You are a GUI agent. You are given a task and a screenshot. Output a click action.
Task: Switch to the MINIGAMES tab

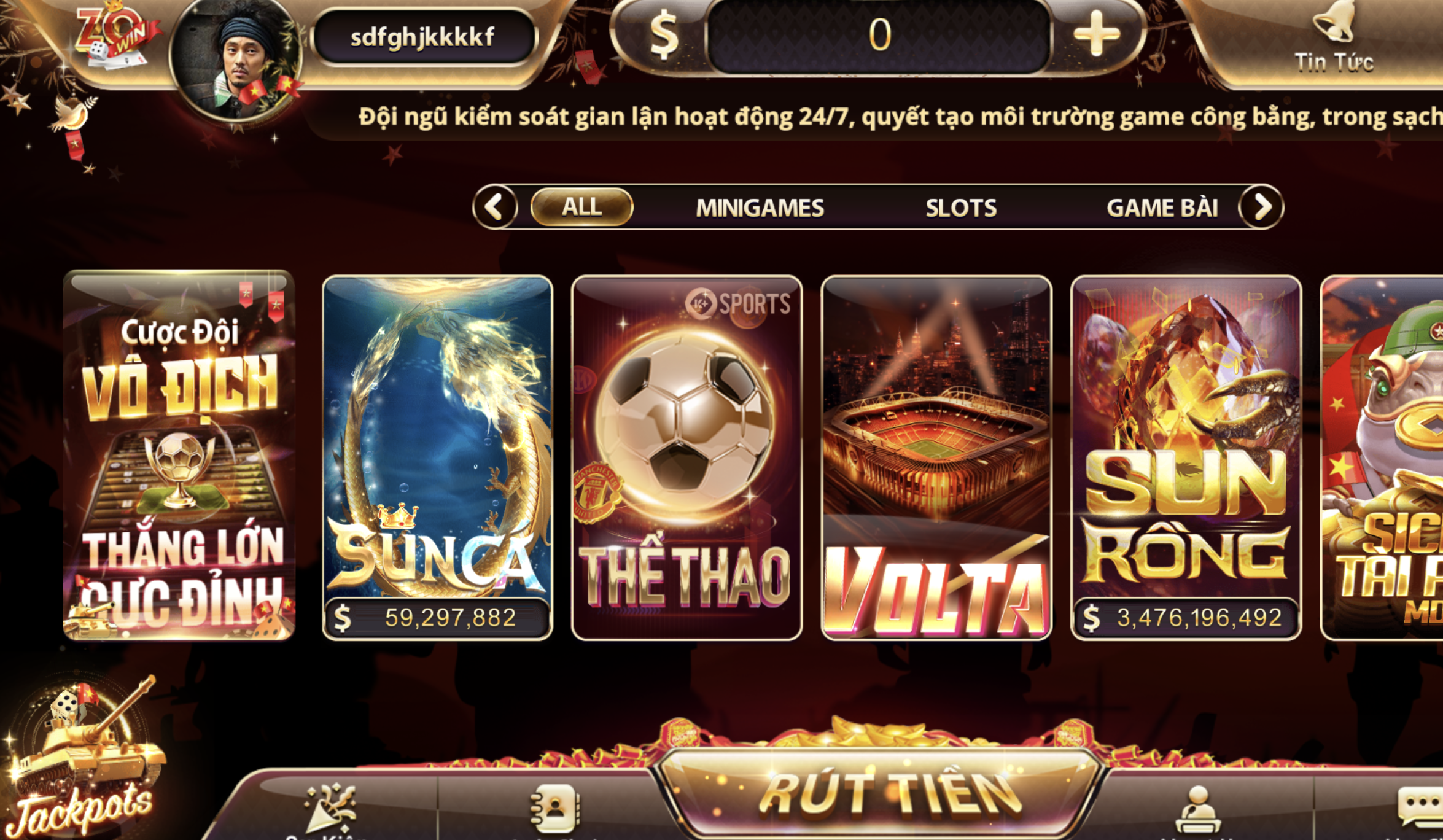[x=760, y=207]
